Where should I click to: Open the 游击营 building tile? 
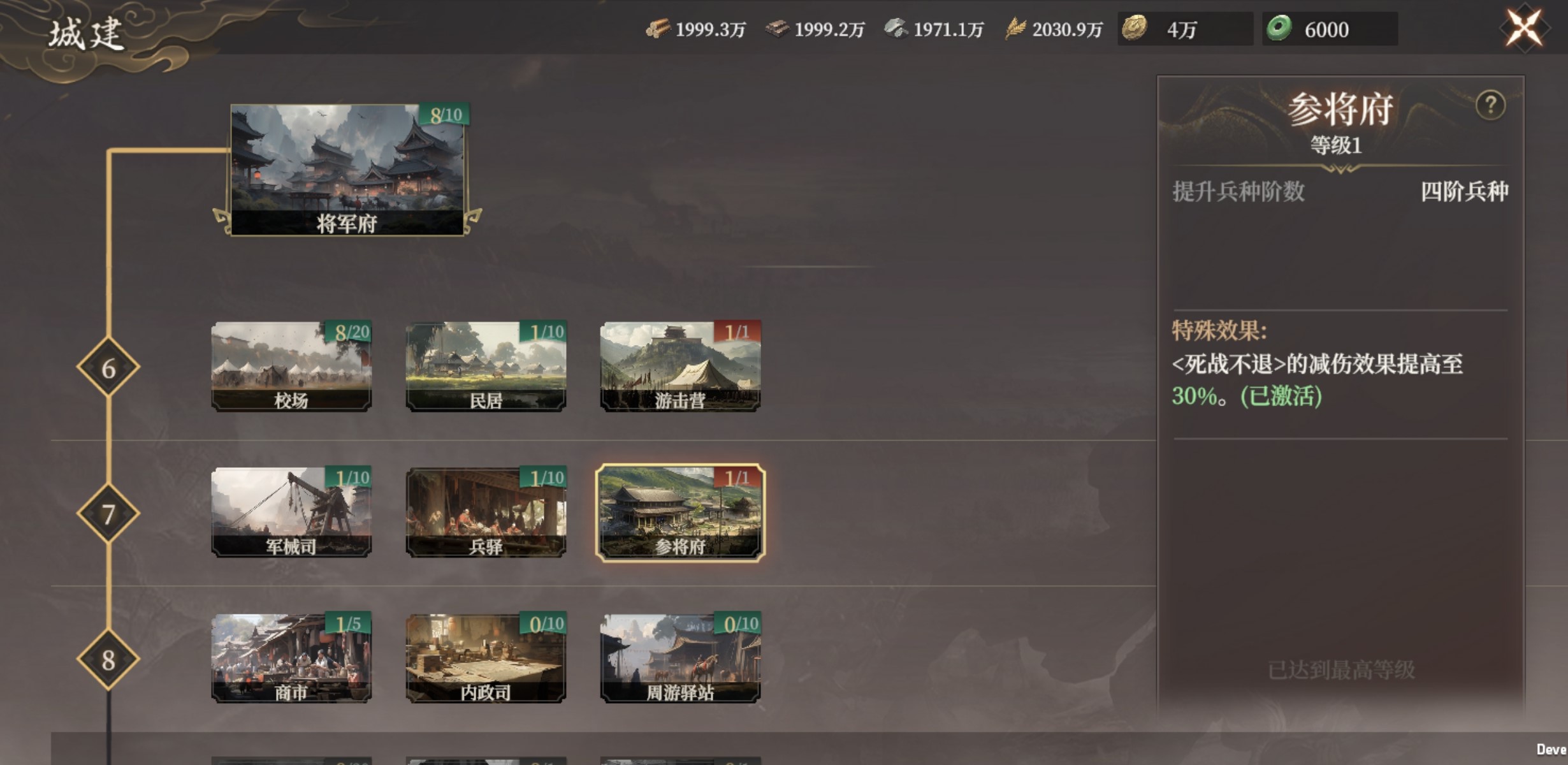pyautogui.click(x=680, y=366)
